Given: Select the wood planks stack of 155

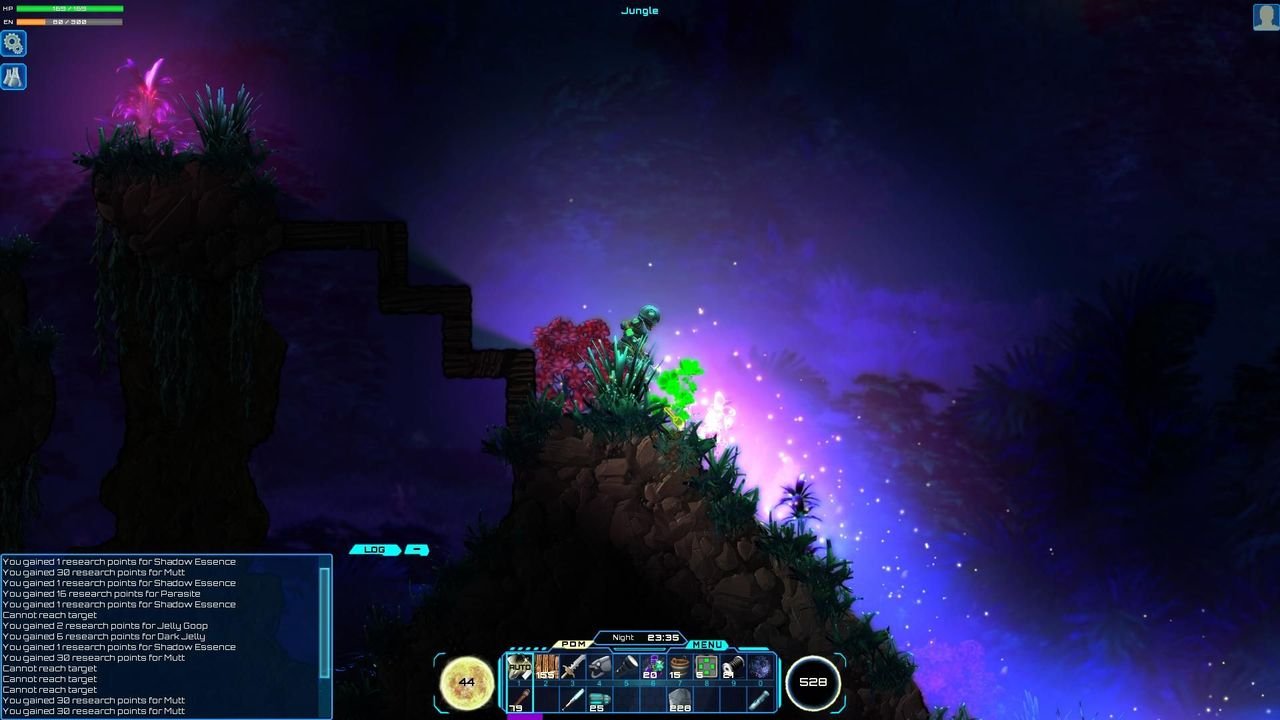Looking at the screenshot, I should 546,667.
